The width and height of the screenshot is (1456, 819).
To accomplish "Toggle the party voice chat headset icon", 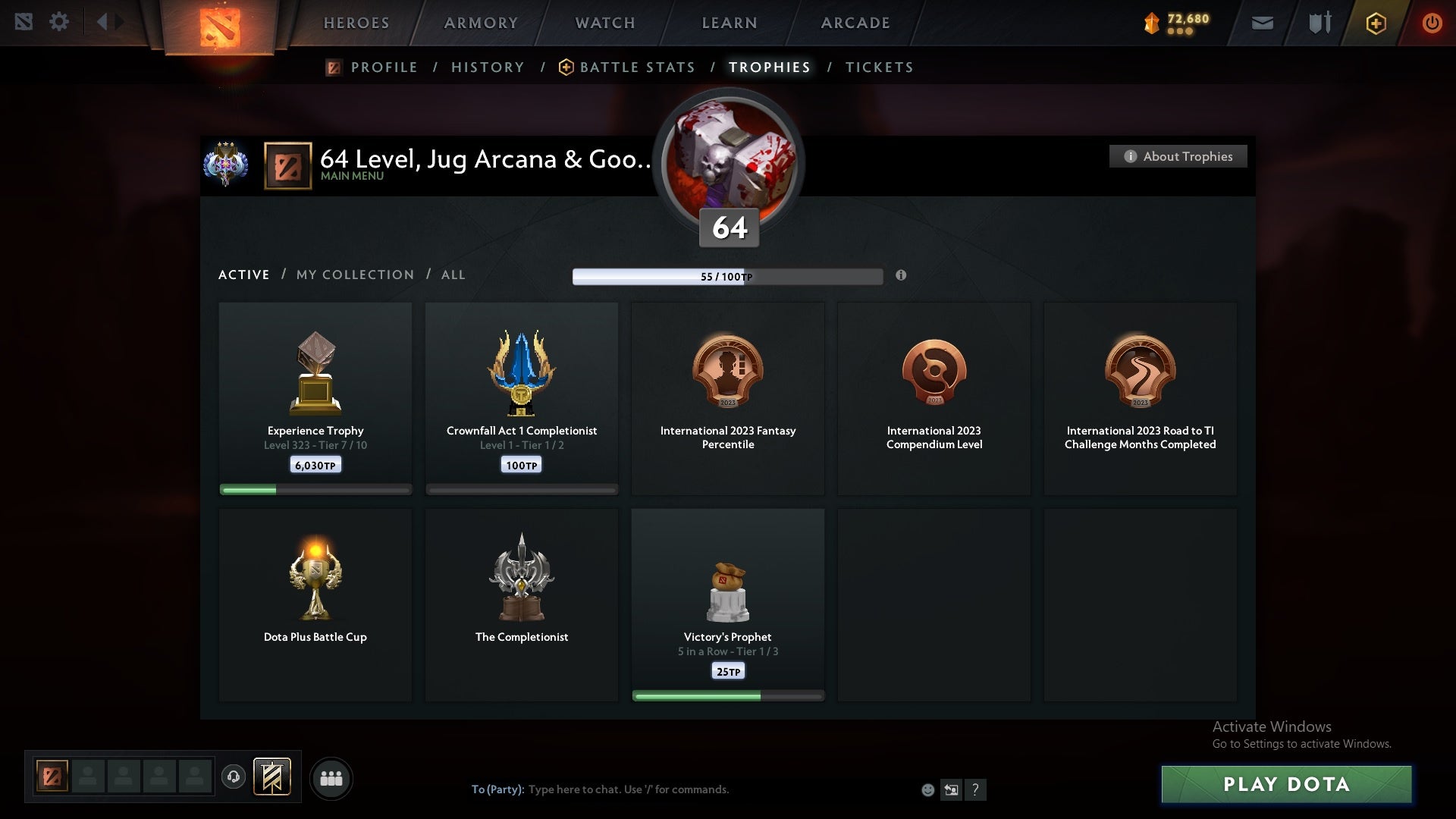I will click(x=233, y=777).
